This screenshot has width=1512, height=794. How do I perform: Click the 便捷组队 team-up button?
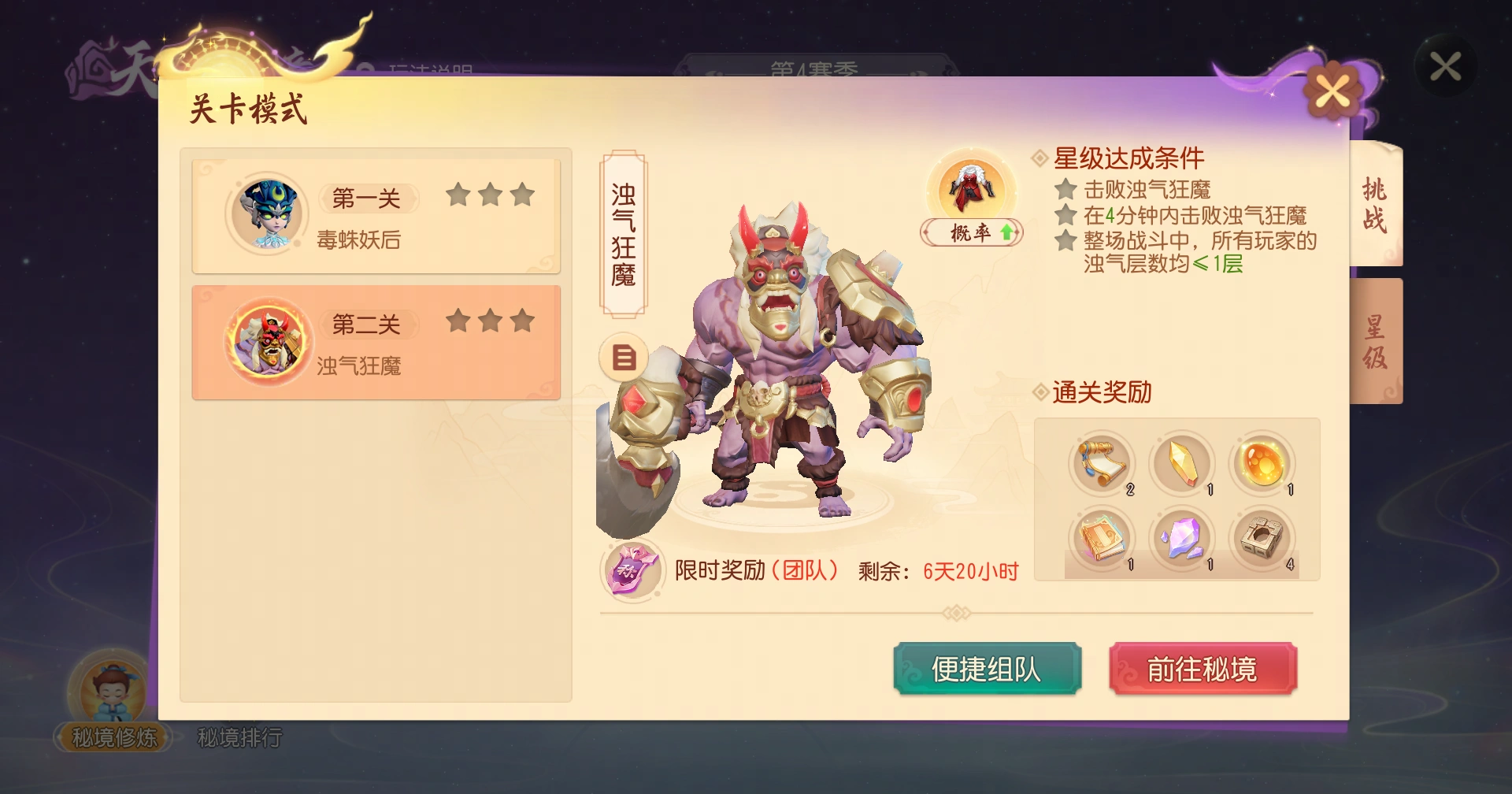coord(988,668)
